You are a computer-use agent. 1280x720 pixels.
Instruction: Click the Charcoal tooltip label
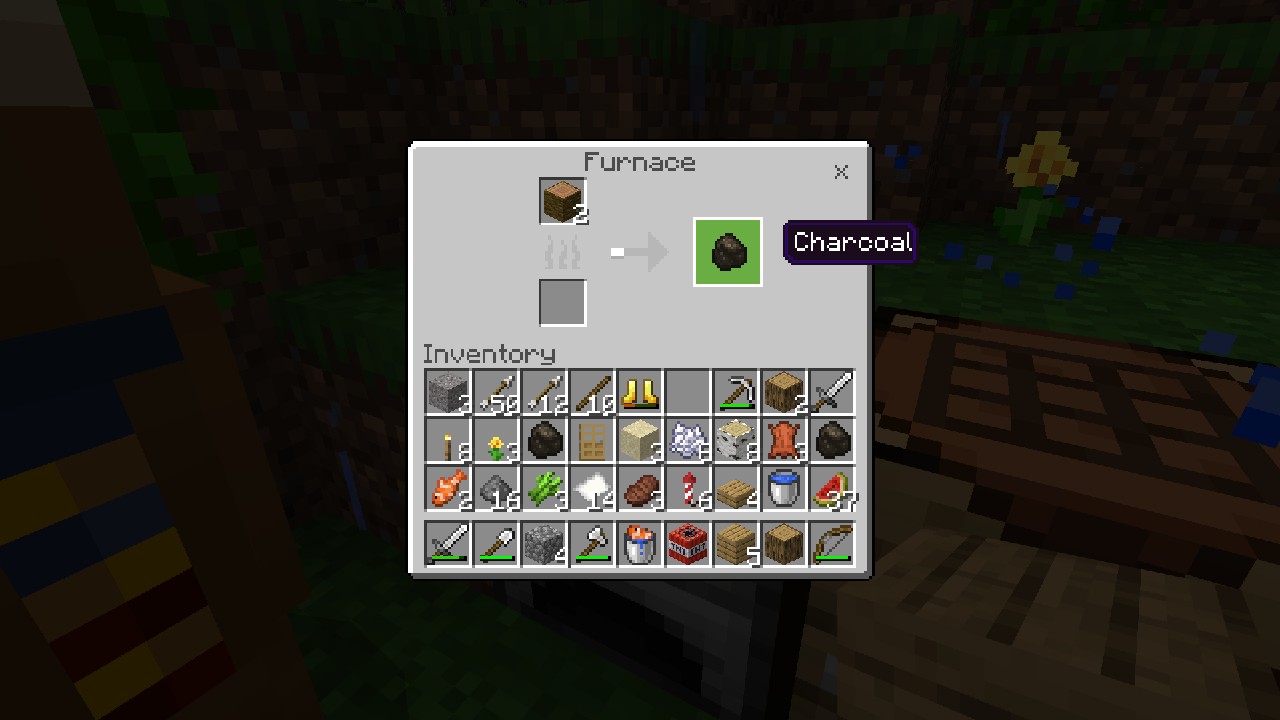coord(849,242)
